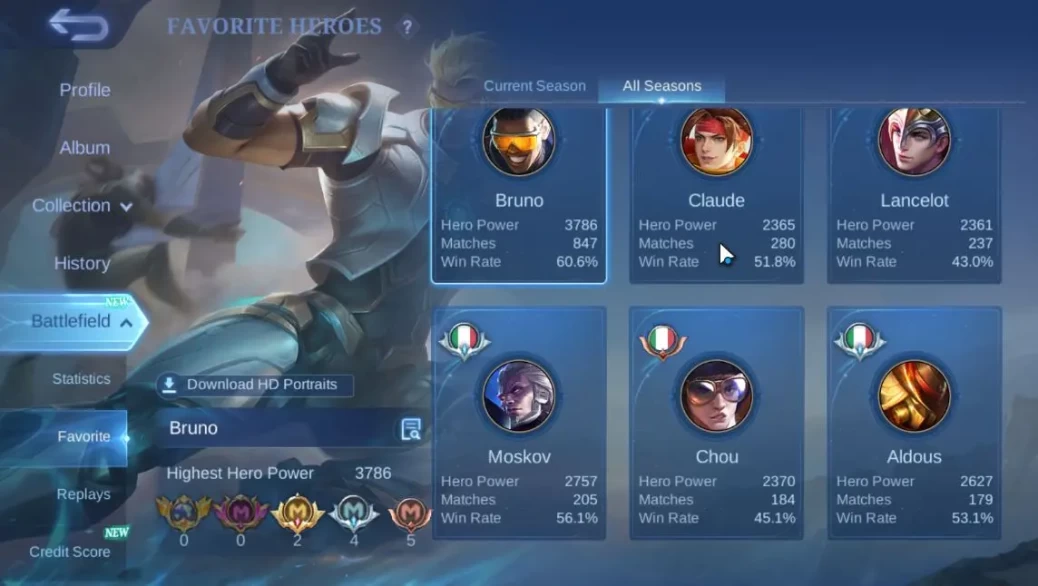Viewport: 1038px width, 586px height.
Task: View the Credit Score page
Action: pos(70,552)
